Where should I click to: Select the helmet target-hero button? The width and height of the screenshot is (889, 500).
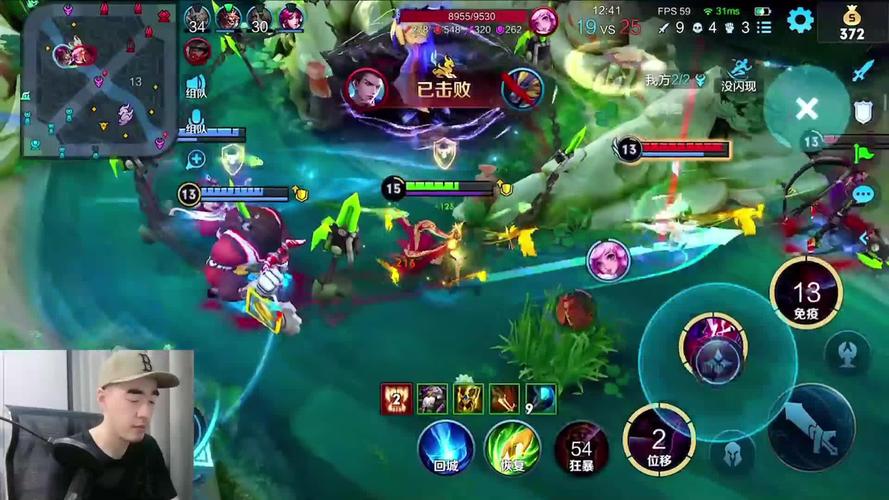[733, 453]
